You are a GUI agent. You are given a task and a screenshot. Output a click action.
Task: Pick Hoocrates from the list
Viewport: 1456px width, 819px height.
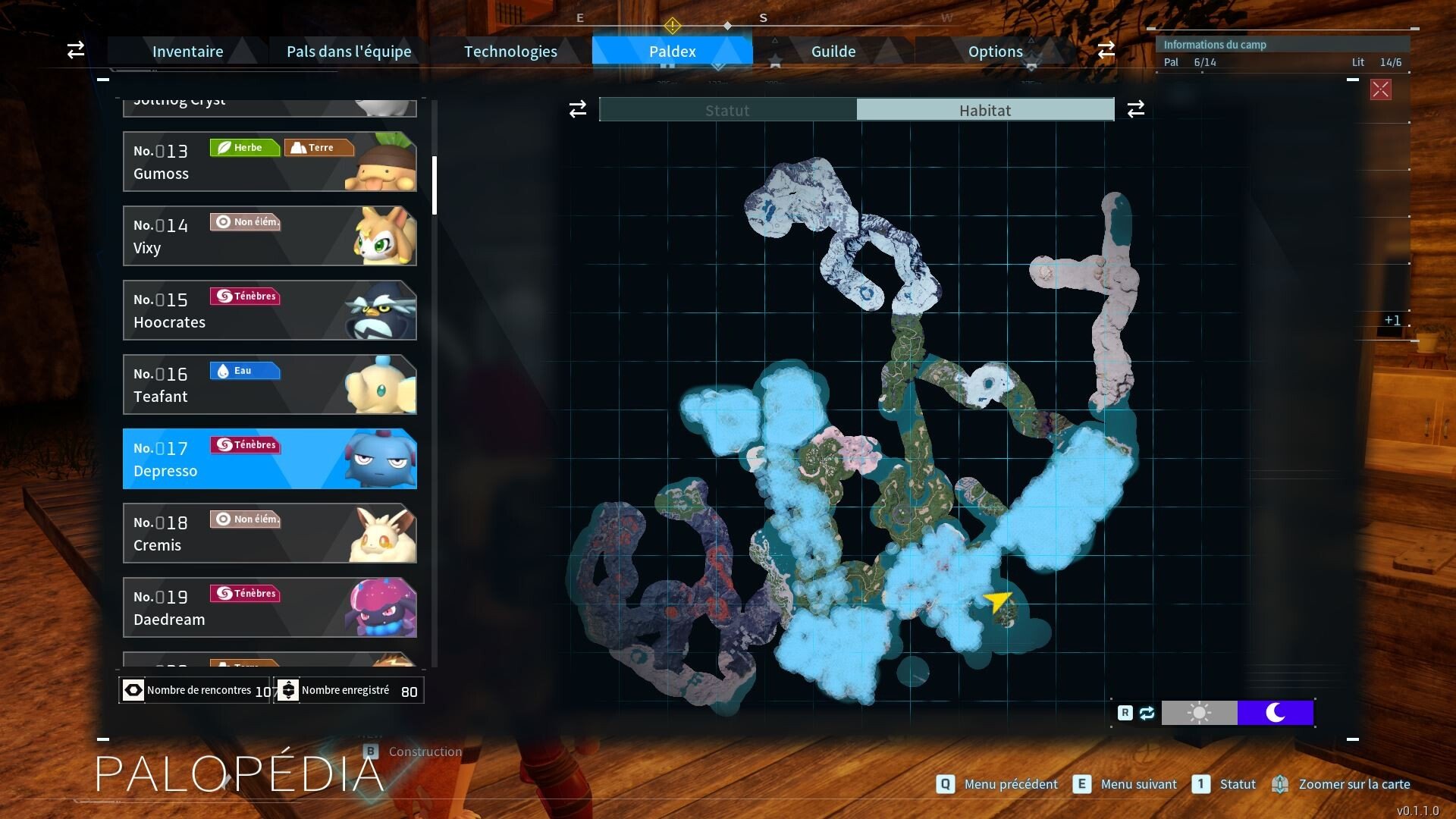coord(269,310)
